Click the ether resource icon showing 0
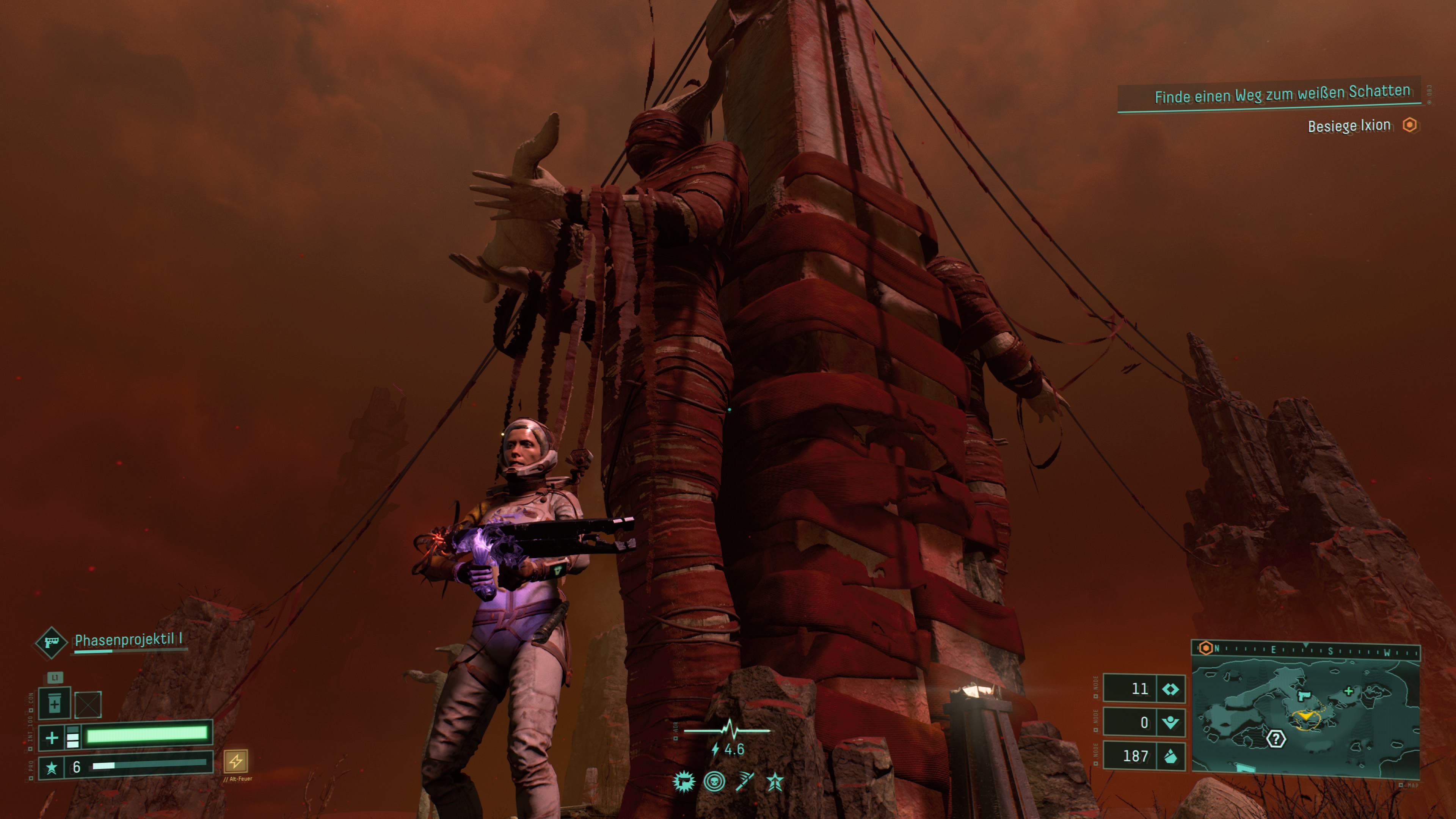The image size is (1456, 819). (1170, 722)
